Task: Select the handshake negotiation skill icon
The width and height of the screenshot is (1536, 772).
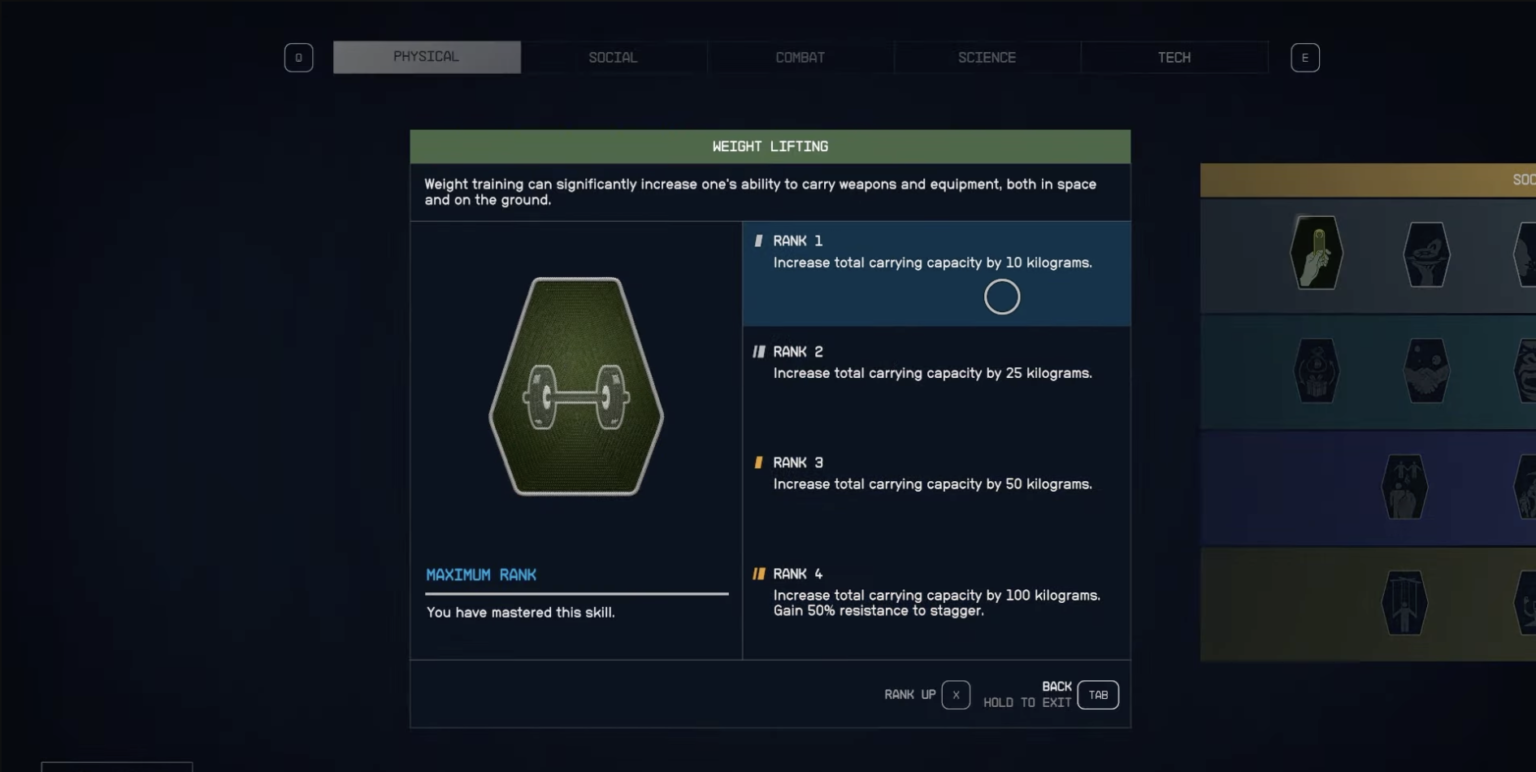Action: (x=1427, y=370)
